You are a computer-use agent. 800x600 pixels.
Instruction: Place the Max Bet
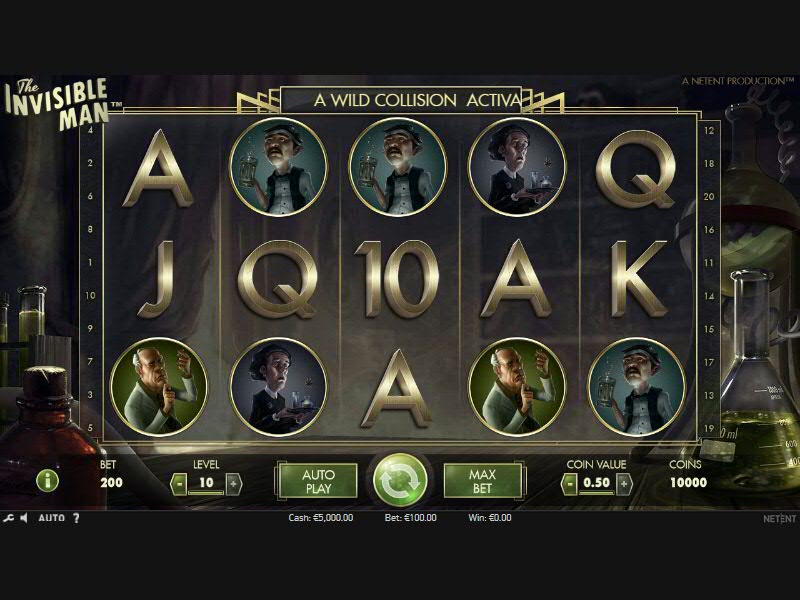pyautogui.click(x=483, y=481)
